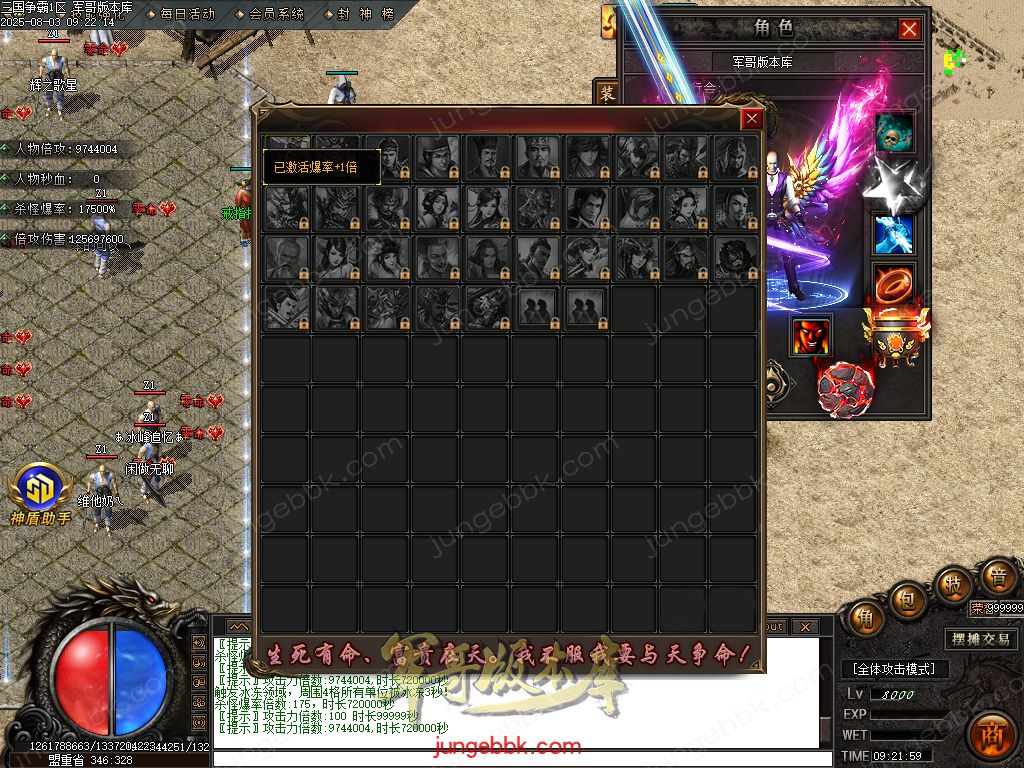Viewport: 1024px width, 768px height.
Task: Select the red demon face equipment slot
Action: coord(811,336)
